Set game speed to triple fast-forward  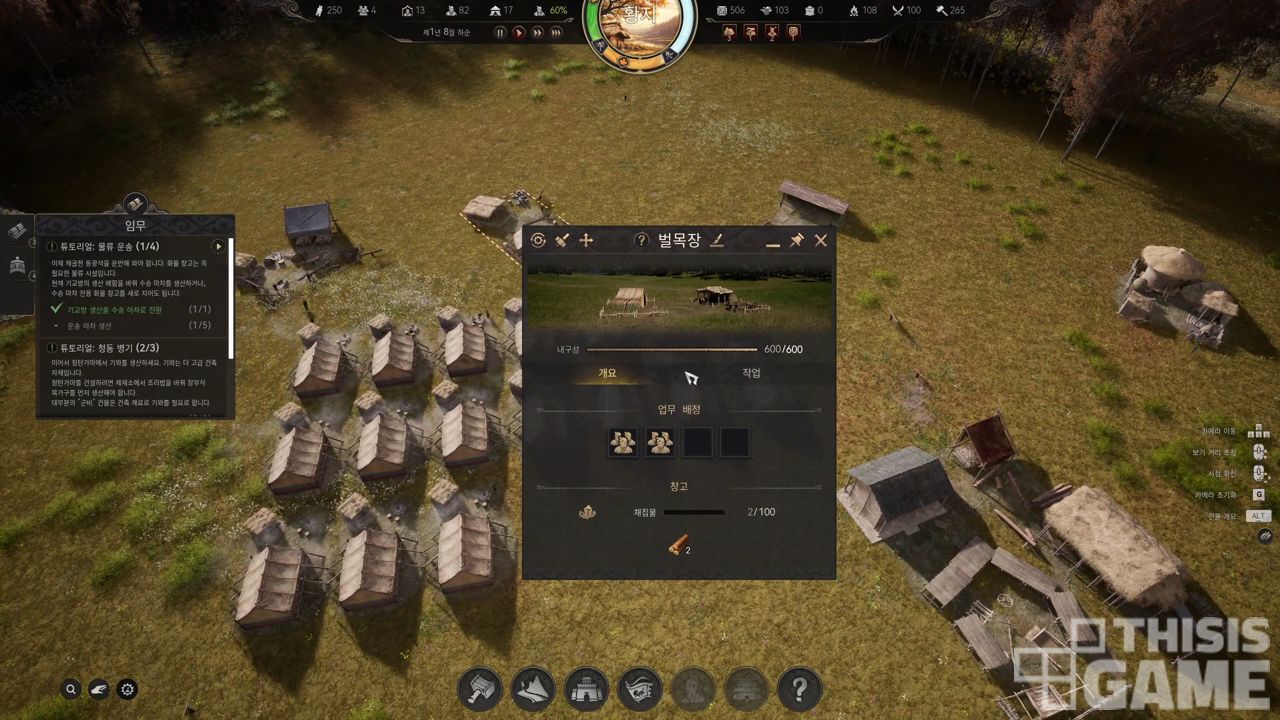(x=557, y=33)
